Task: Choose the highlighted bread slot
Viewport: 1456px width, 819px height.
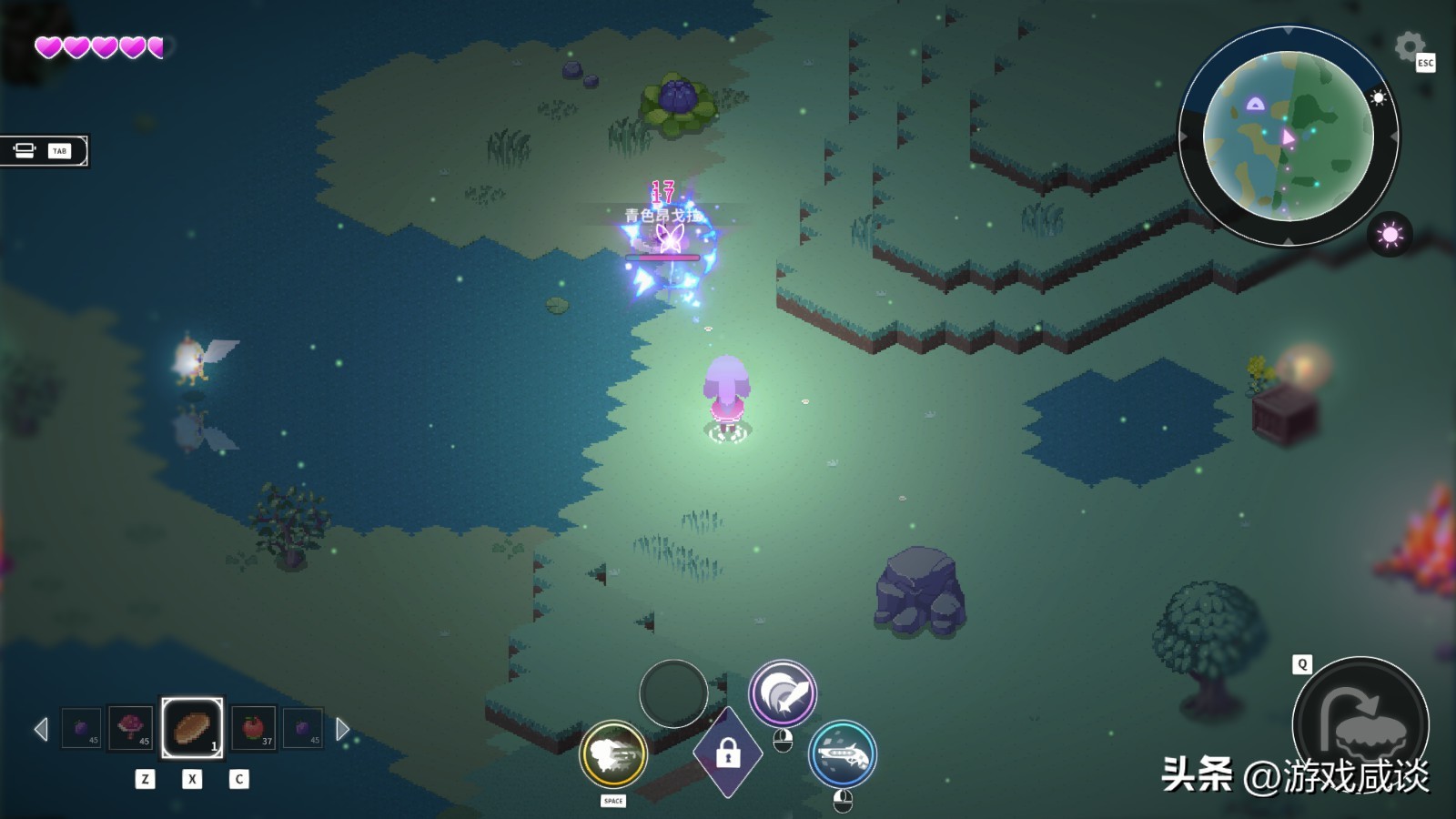Action: 192,728
